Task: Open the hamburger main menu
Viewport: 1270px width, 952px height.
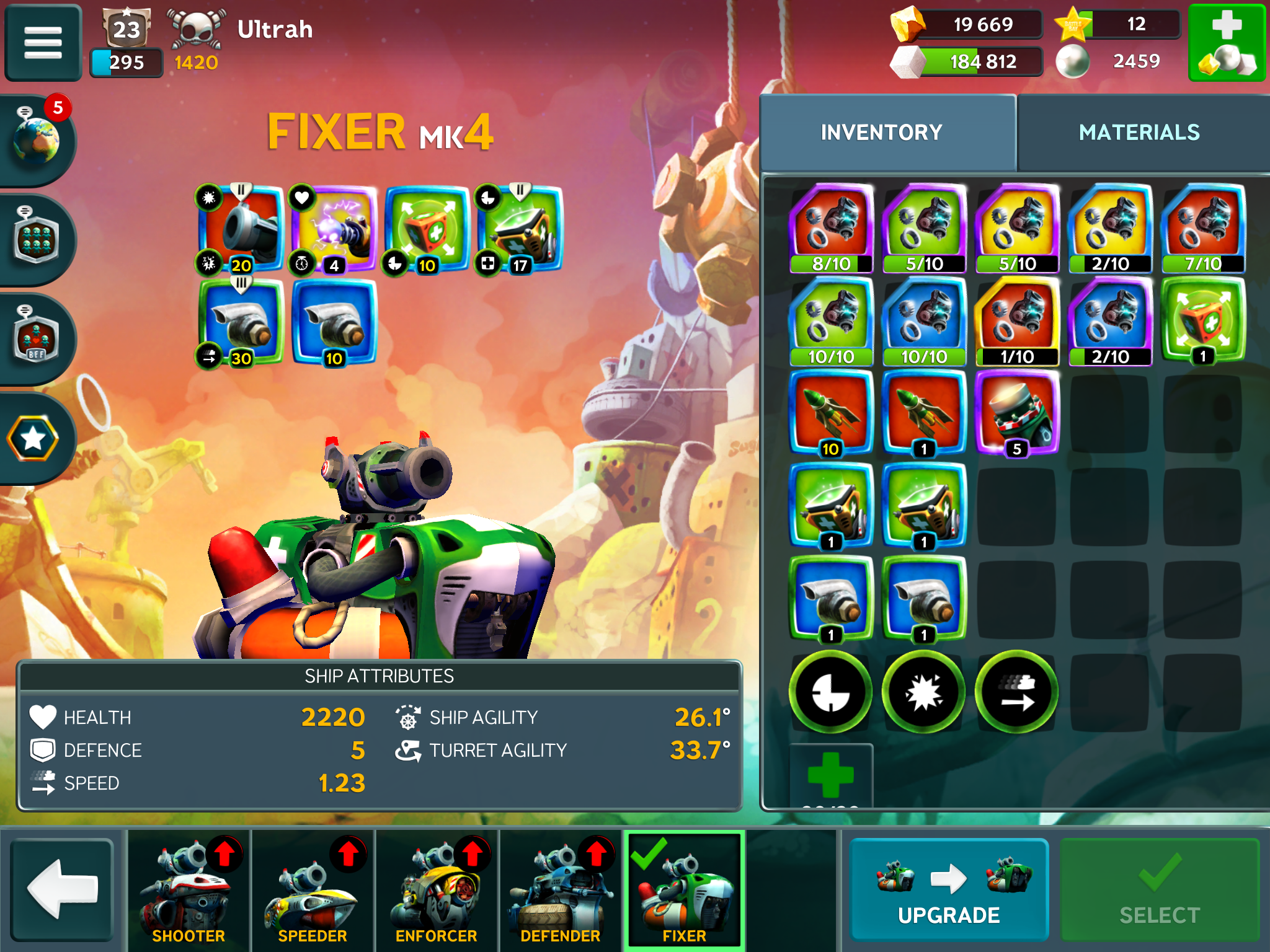Action: tap(43, 43)
